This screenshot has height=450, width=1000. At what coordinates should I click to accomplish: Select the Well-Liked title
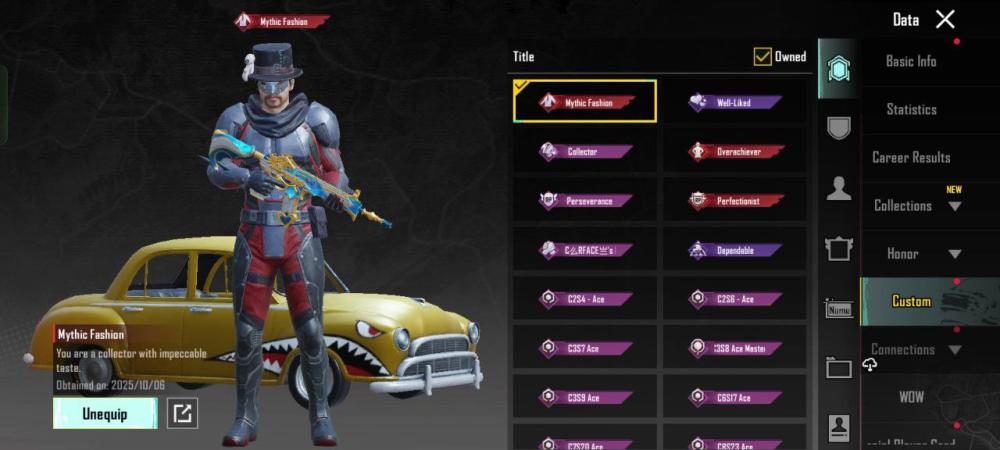734,102
